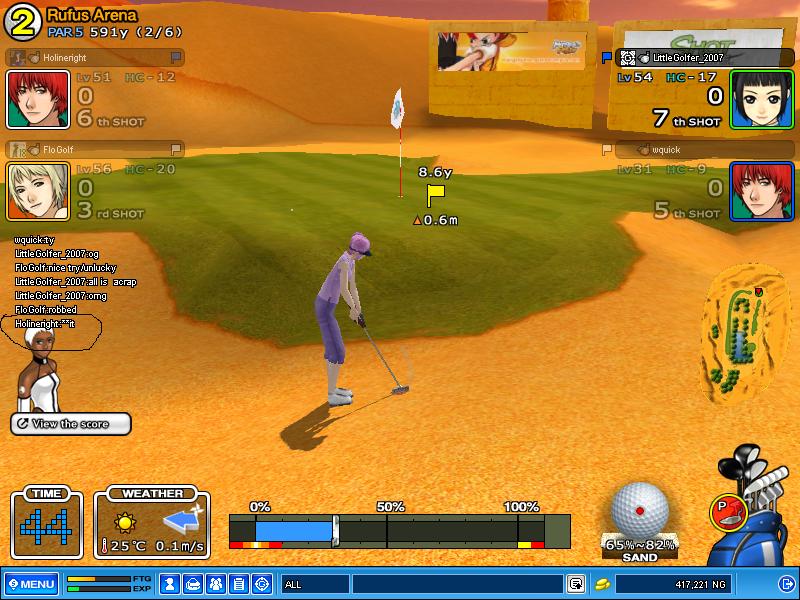Image resolution: width=800 pixels, height=600 pixels.
Task: Open the MENU button
Action: coord(31,583)
